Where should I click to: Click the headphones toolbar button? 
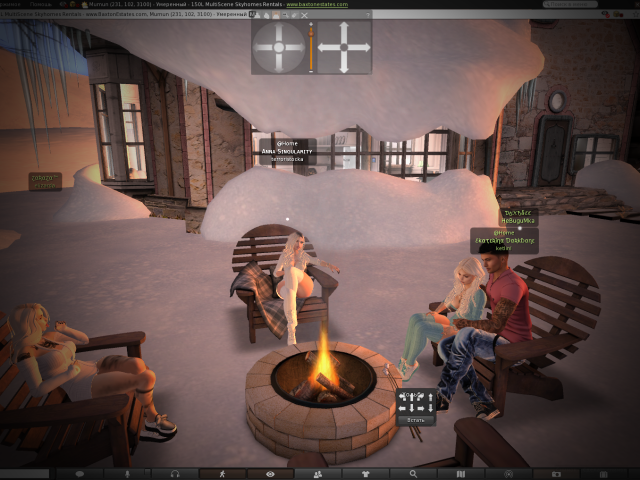pyautogui.click(x=175, y=473)
